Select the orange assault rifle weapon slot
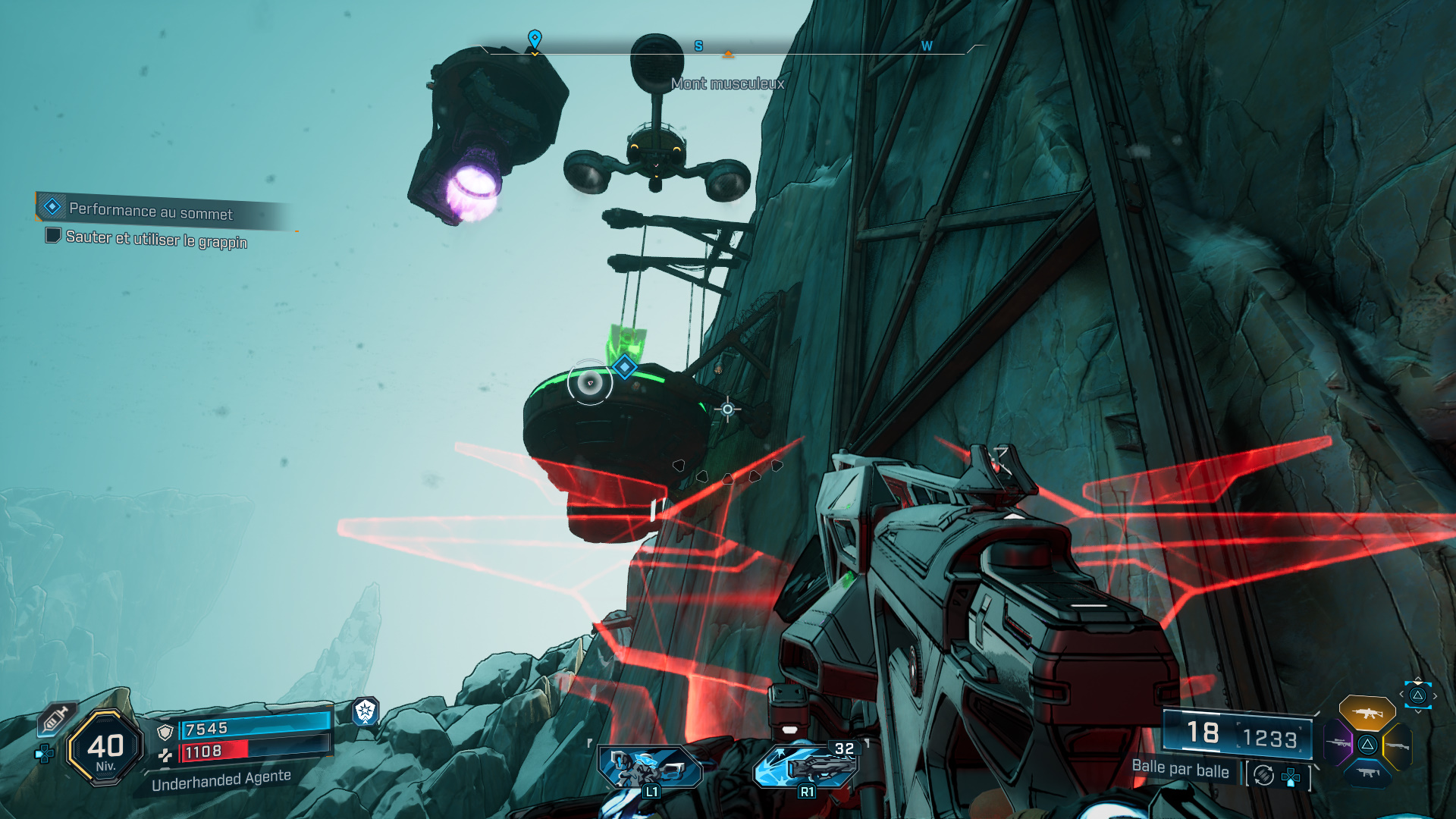Image resolution: width=1456 pixels, height=819 pixels. pos(1367,713)
